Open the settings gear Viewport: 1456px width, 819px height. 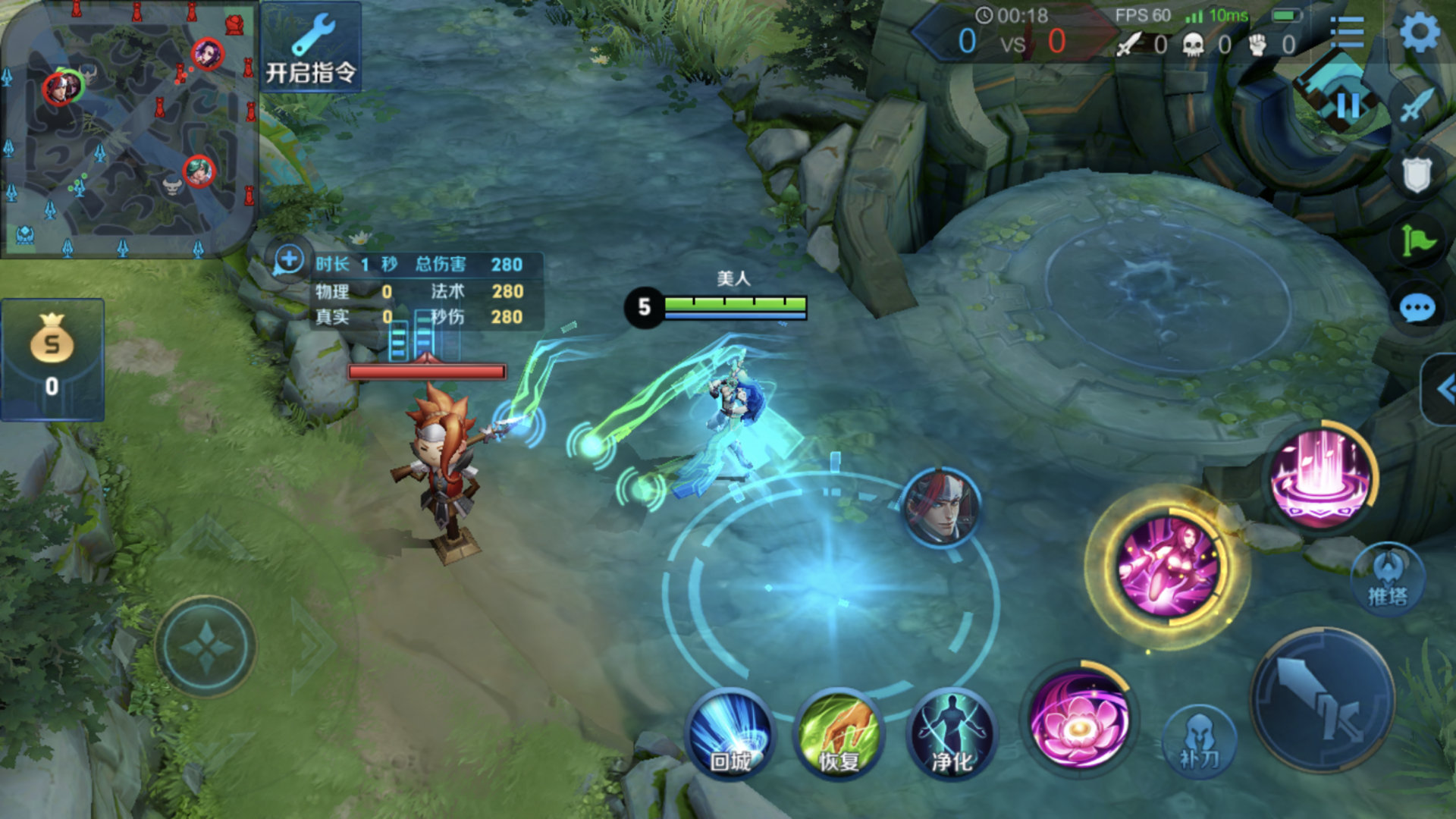pos(1418,33)
